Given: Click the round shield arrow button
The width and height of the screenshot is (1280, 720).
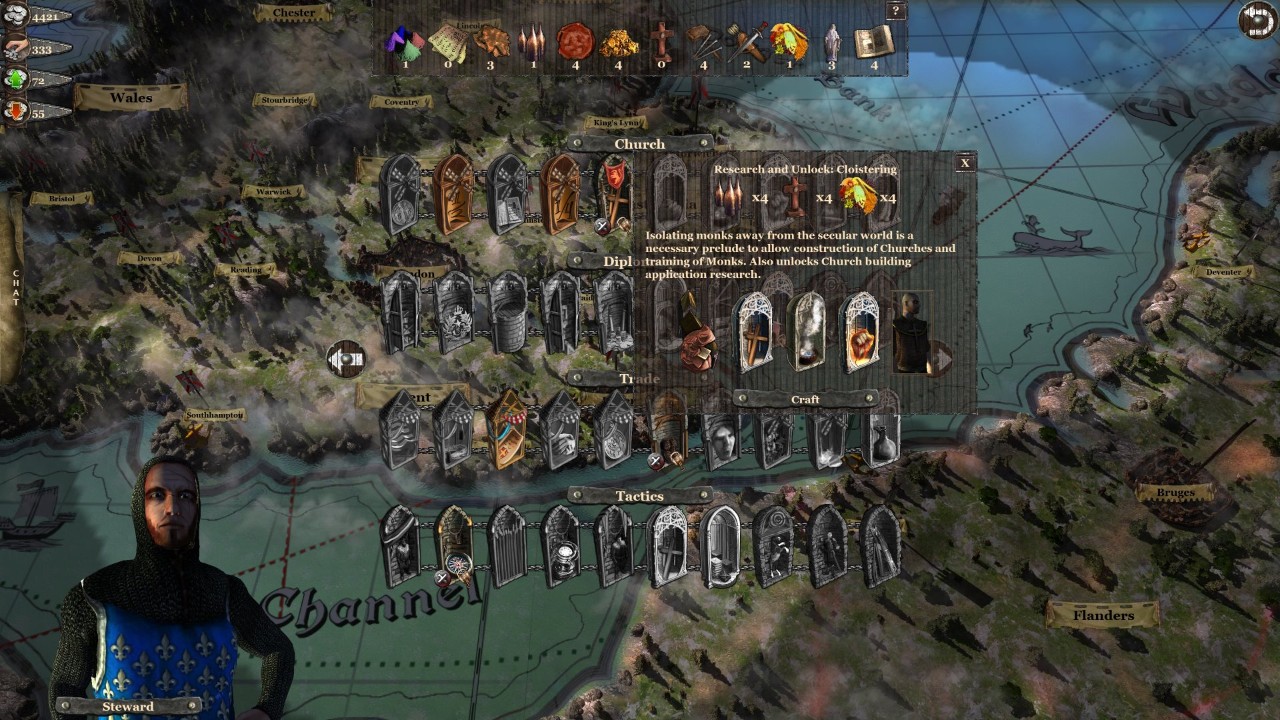Looking at the screenshot, I should click(346, 358).
